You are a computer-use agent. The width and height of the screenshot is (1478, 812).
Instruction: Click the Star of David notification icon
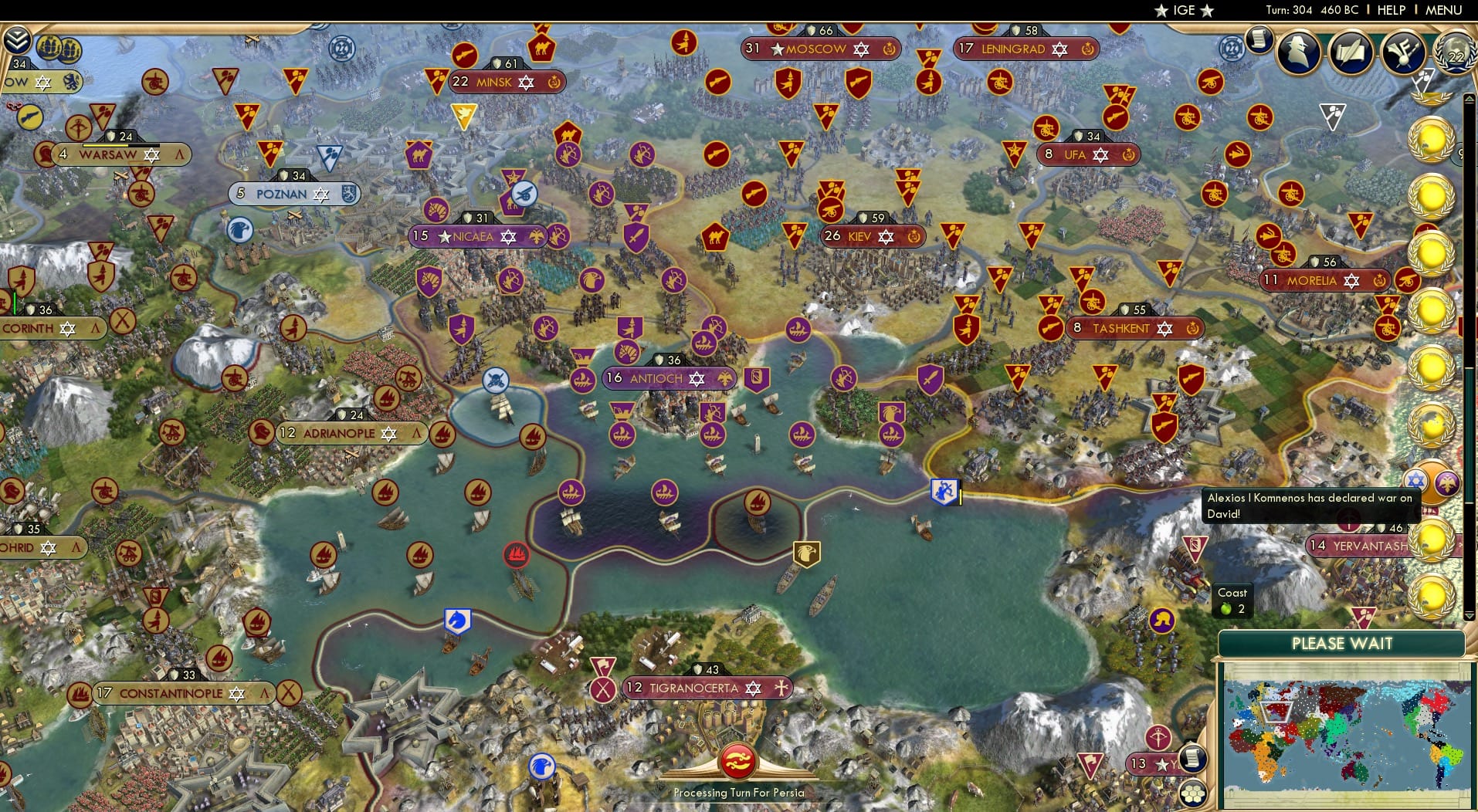(x=1415, y=482)
